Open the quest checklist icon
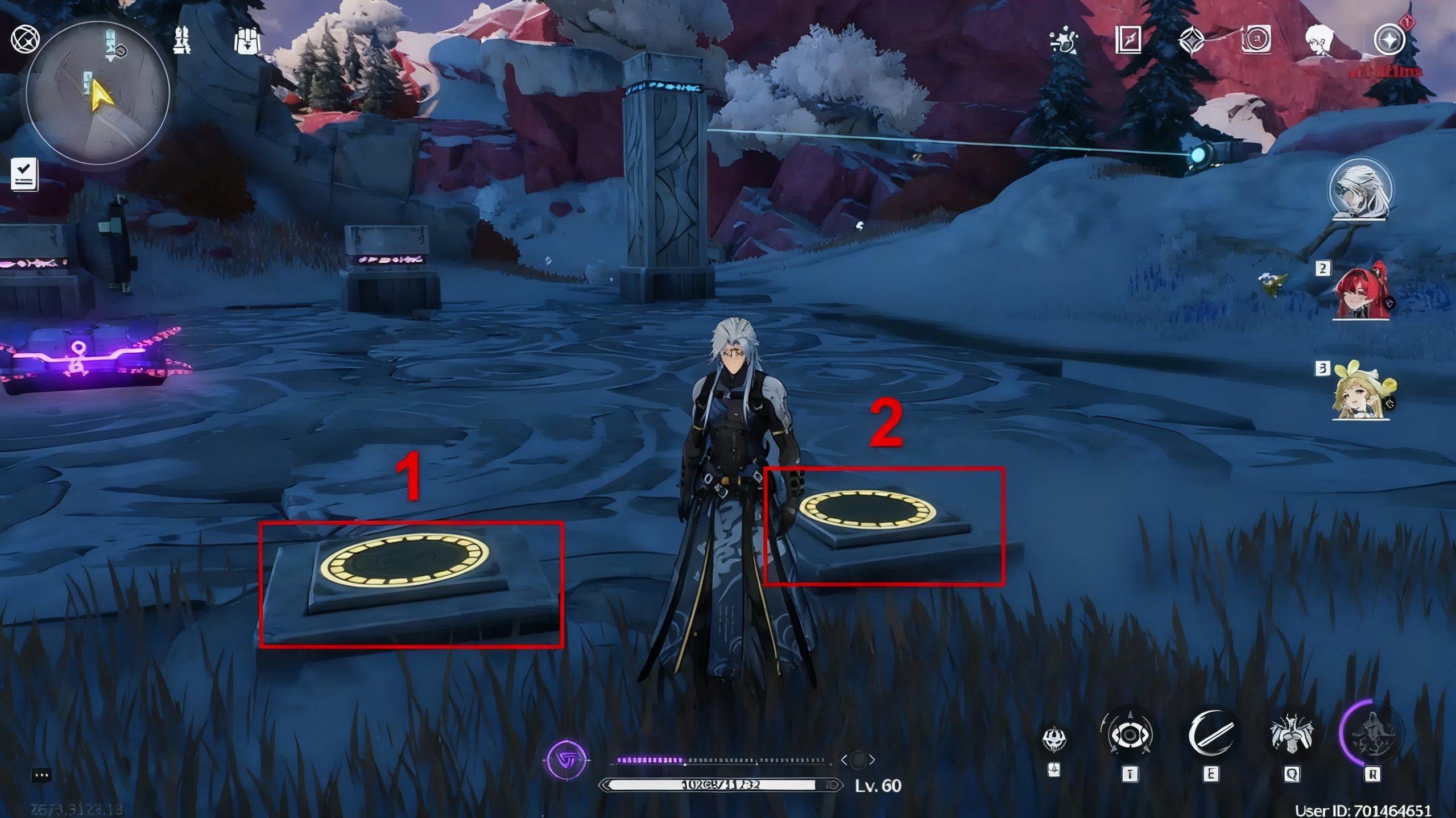Screen dimensions: 1456x818 (x=24, y=174)
